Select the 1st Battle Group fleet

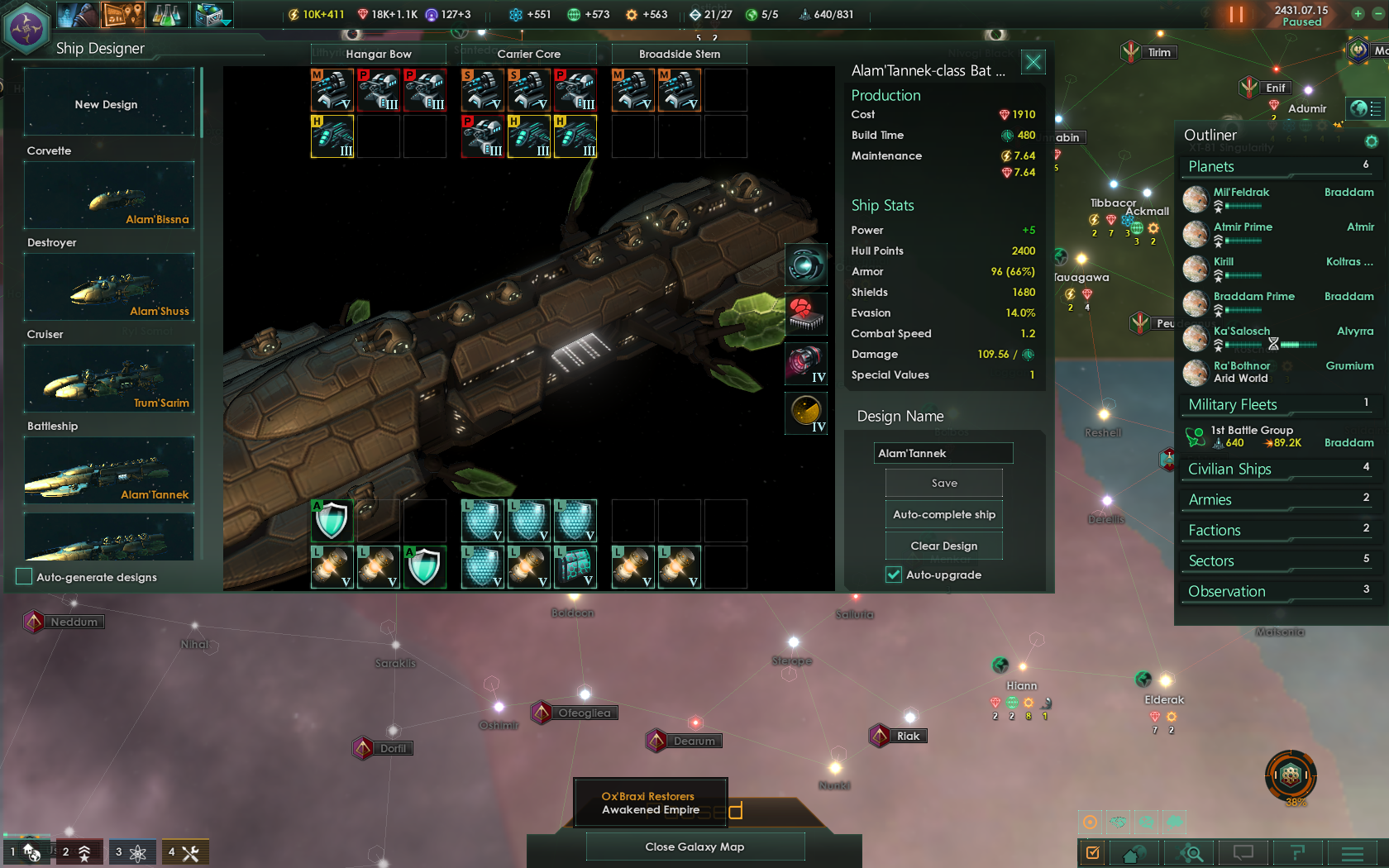(x=1252, y=431)
